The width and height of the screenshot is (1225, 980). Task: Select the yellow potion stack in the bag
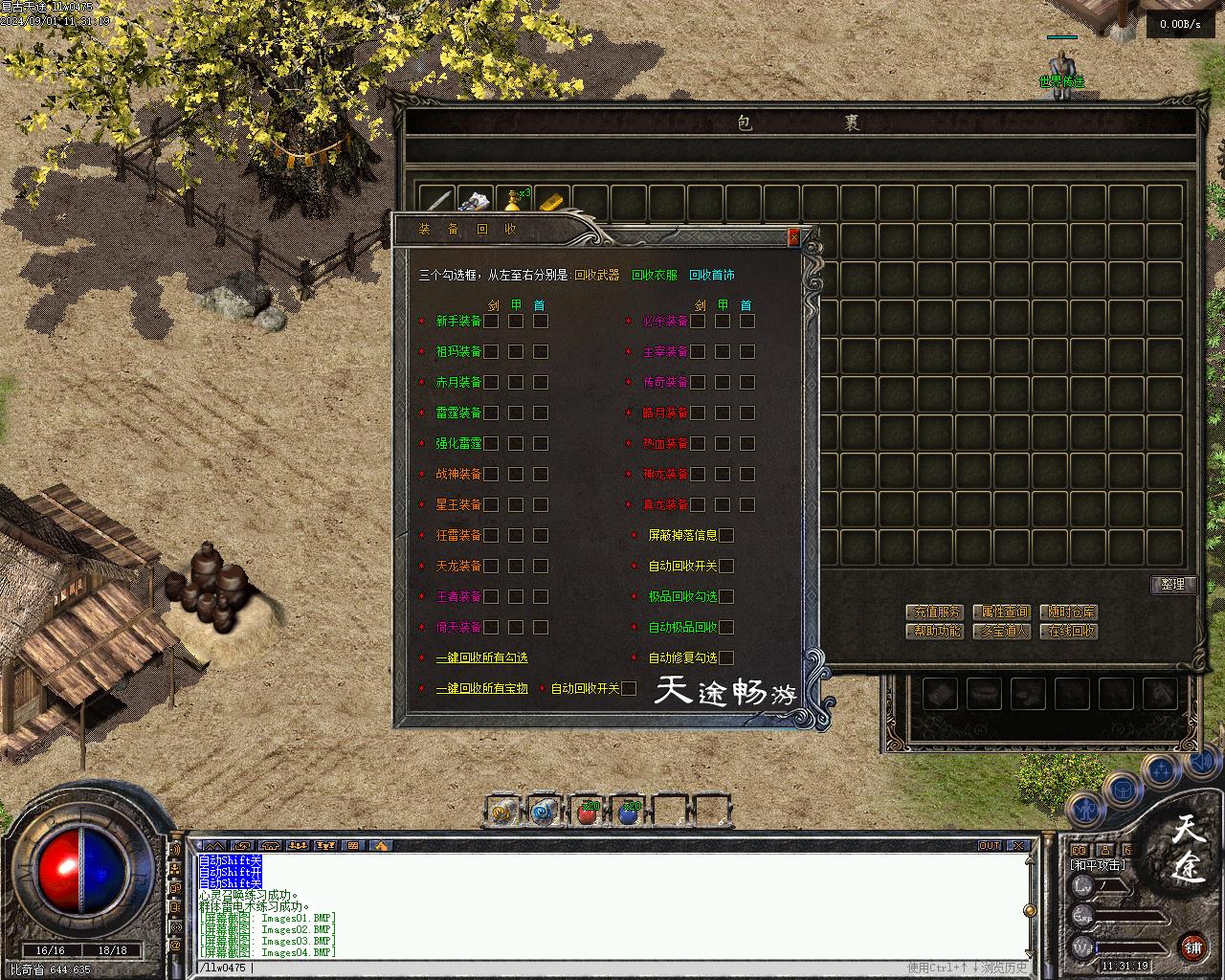pos(515,202)
